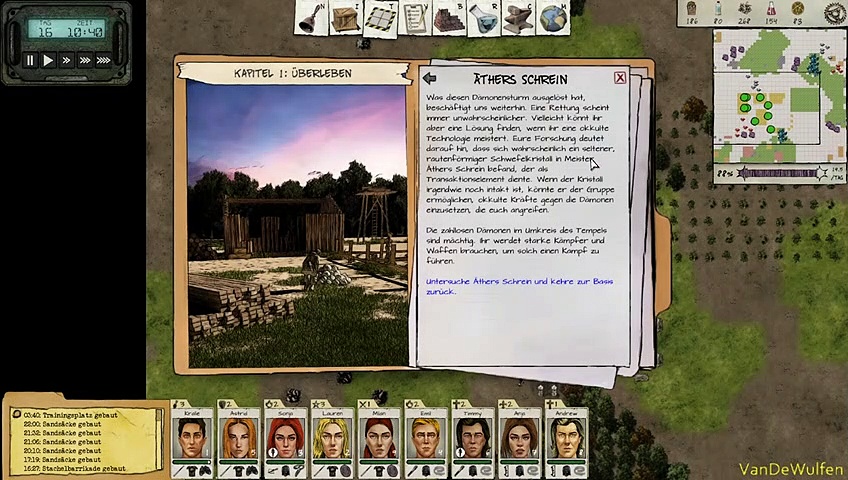Open the wooden crate inventory card

coord(346,17)
